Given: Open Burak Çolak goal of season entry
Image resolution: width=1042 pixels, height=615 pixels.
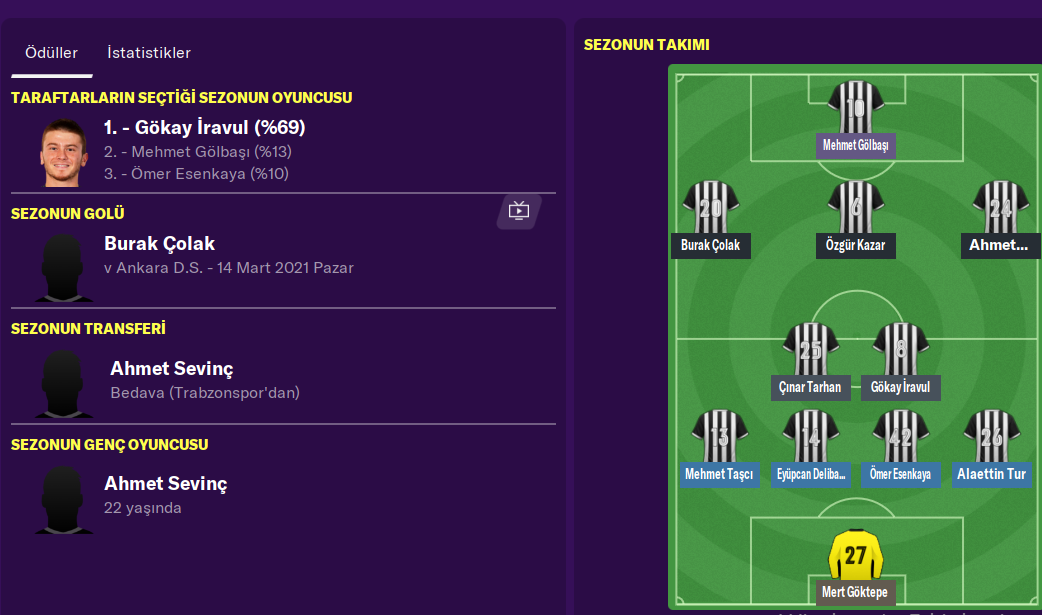Looking at the screenshot, I should [x=159, y=244].
